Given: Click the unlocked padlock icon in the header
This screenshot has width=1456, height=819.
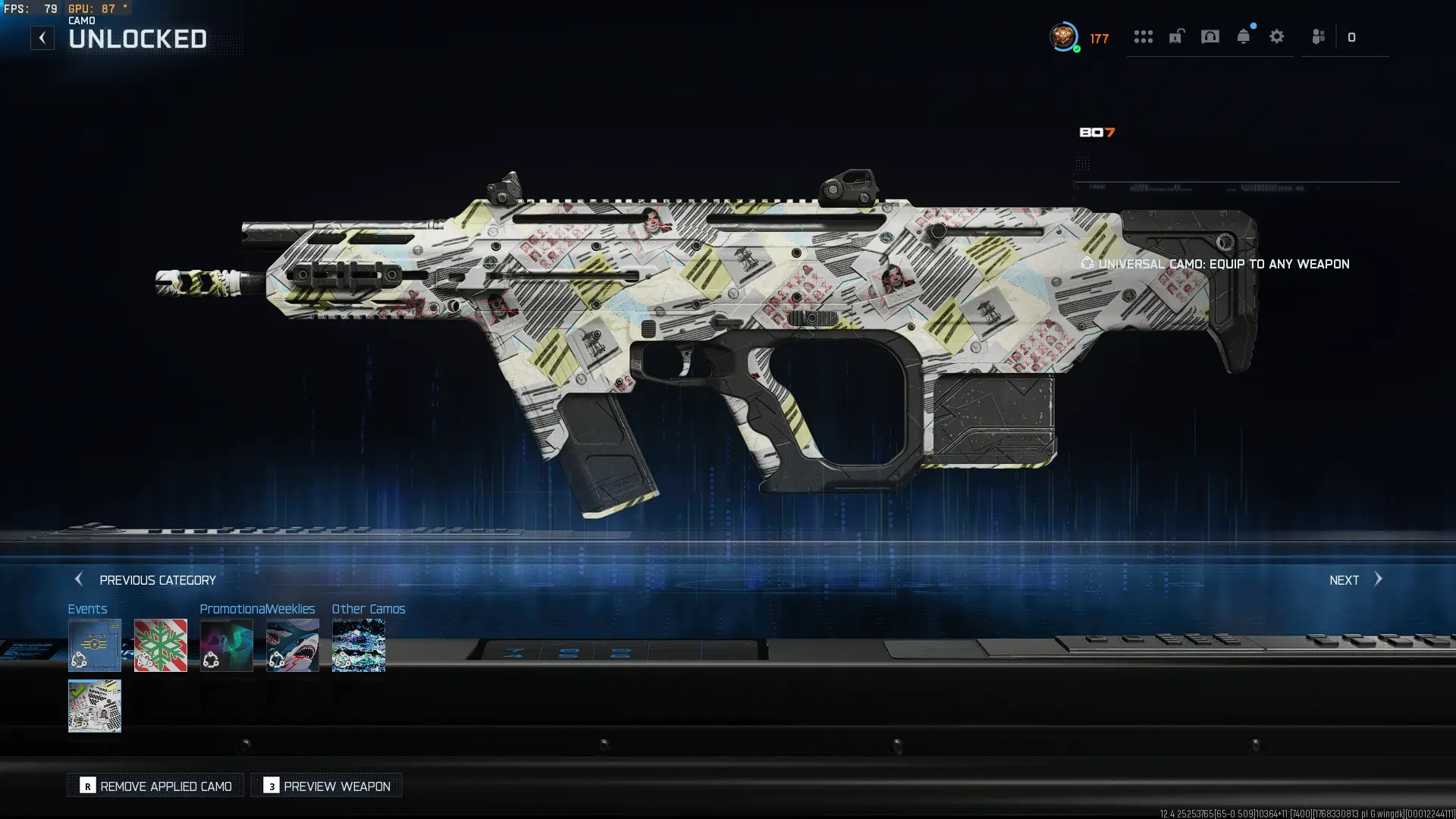Looking at the screenshot, I should coord(1176,36).
